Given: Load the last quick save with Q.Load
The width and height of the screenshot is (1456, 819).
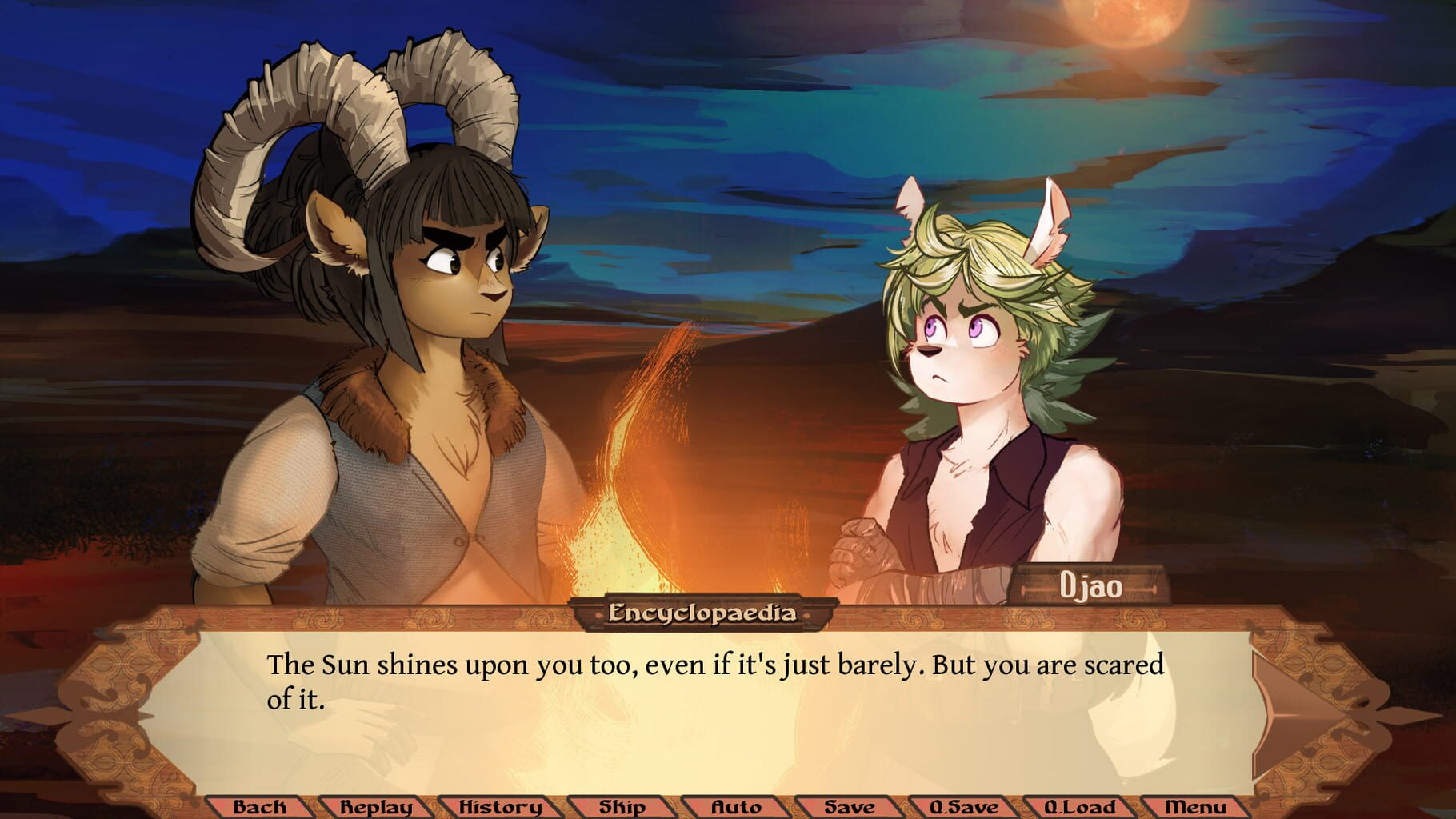Looking at the screenshot, I should [x=1079, y=808].
